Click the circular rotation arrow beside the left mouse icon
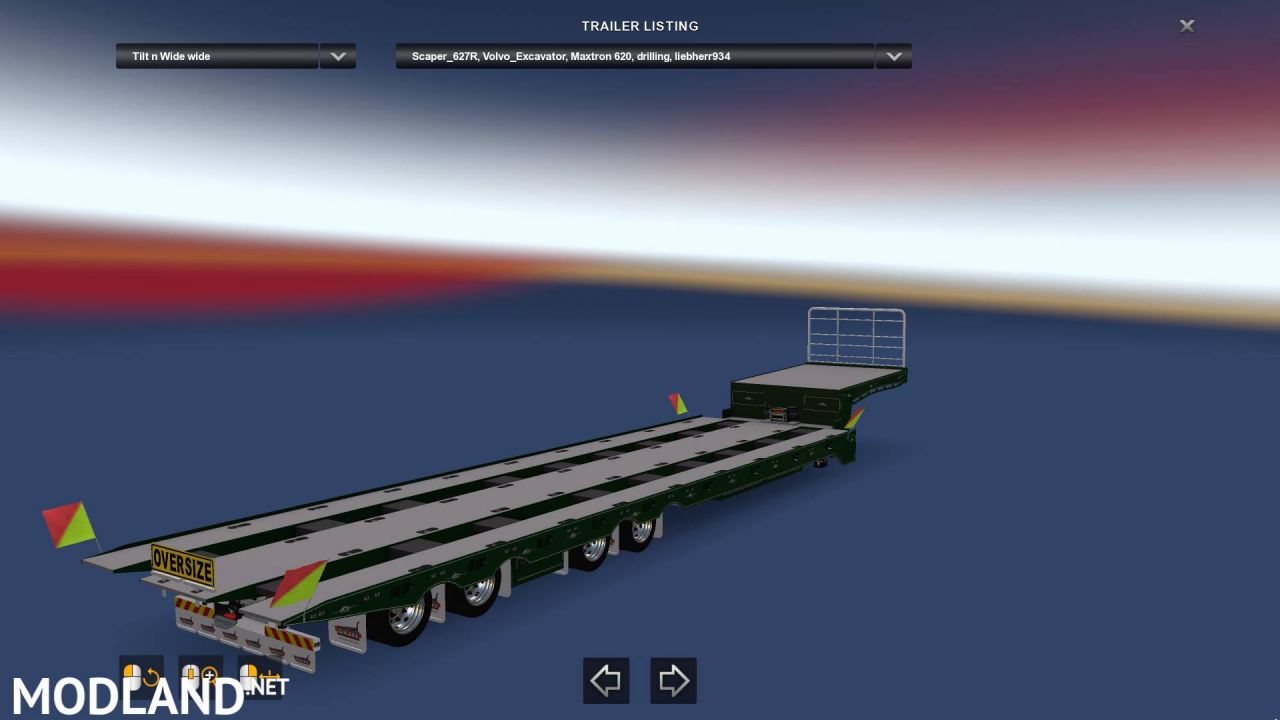Screen dimensions: 1280x720 click(151, 677)
